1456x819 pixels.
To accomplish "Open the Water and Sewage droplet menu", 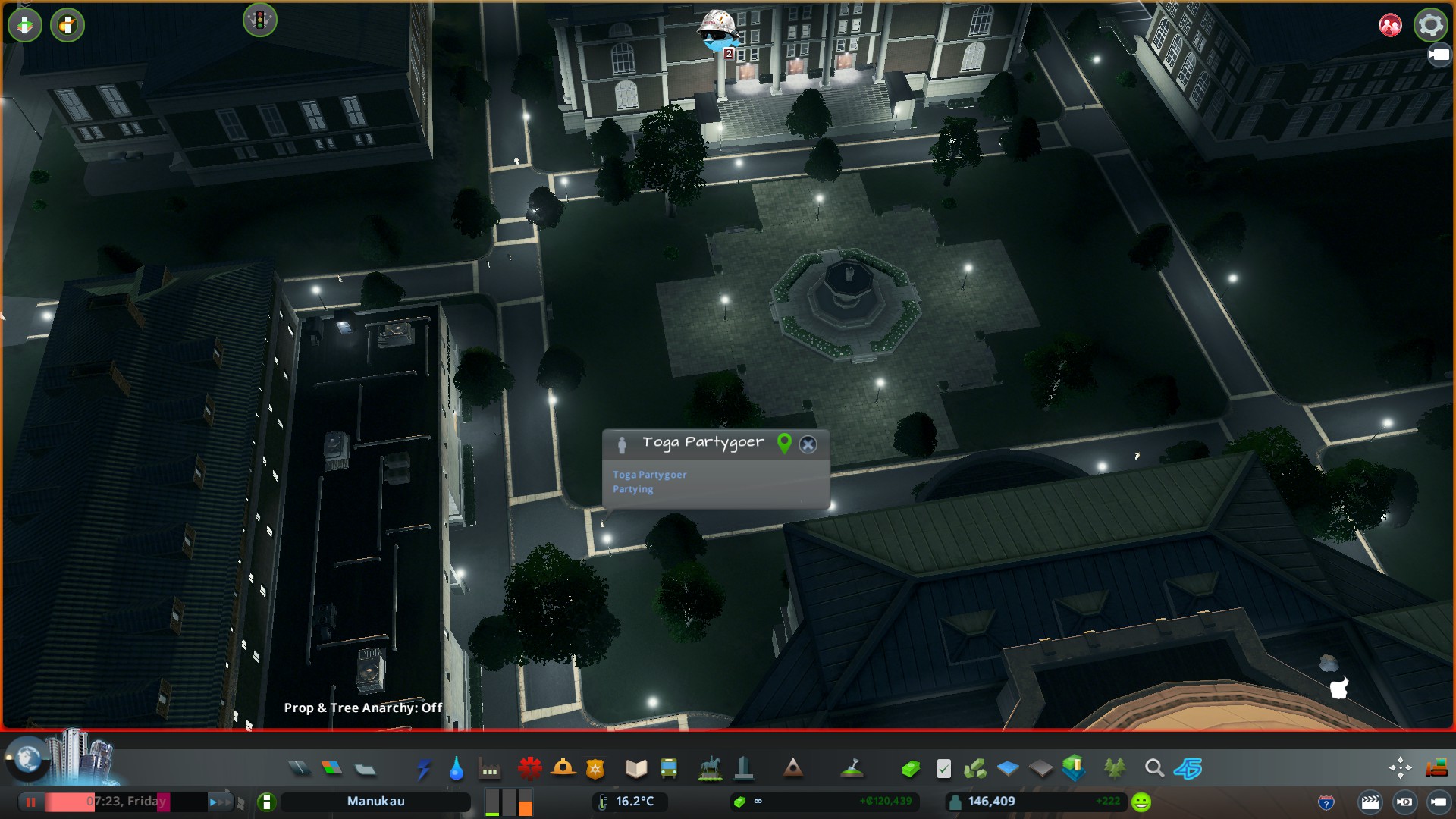I will pos(456,769).
